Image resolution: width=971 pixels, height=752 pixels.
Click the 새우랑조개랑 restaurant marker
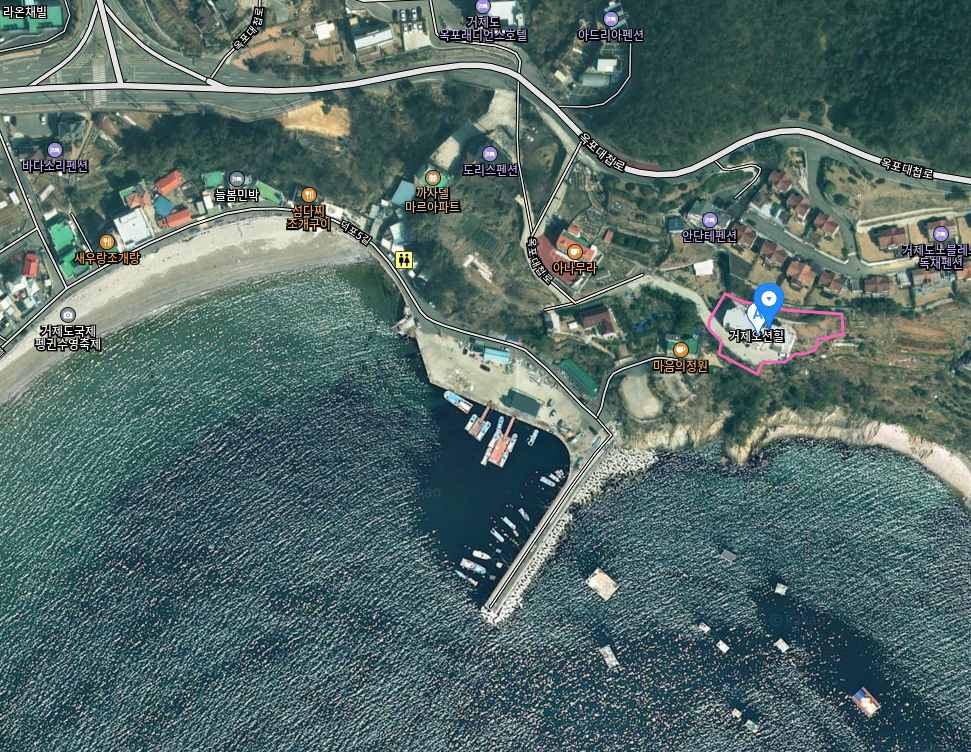pos(107,242)
